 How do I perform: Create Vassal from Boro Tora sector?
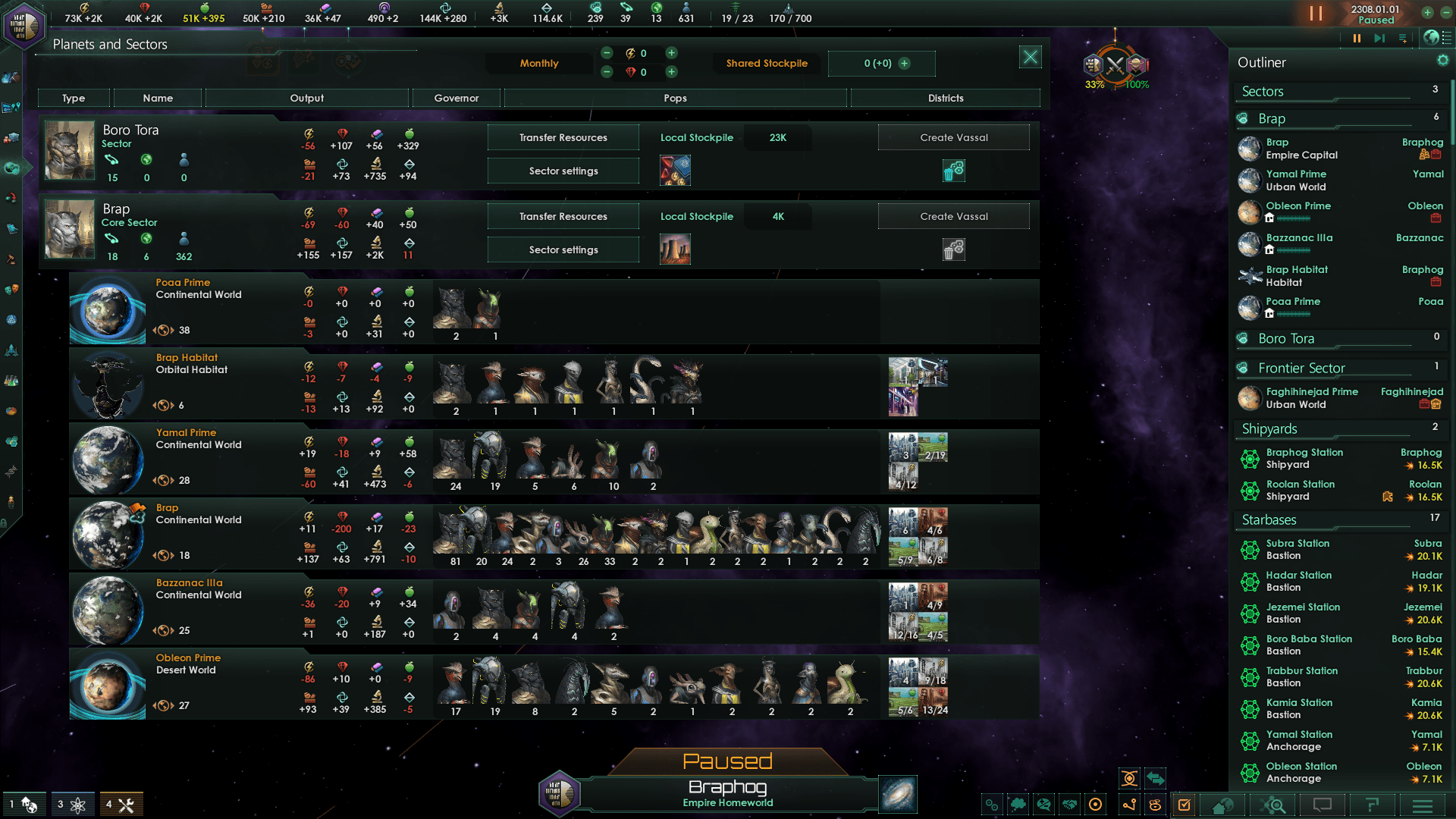(953, 137)
